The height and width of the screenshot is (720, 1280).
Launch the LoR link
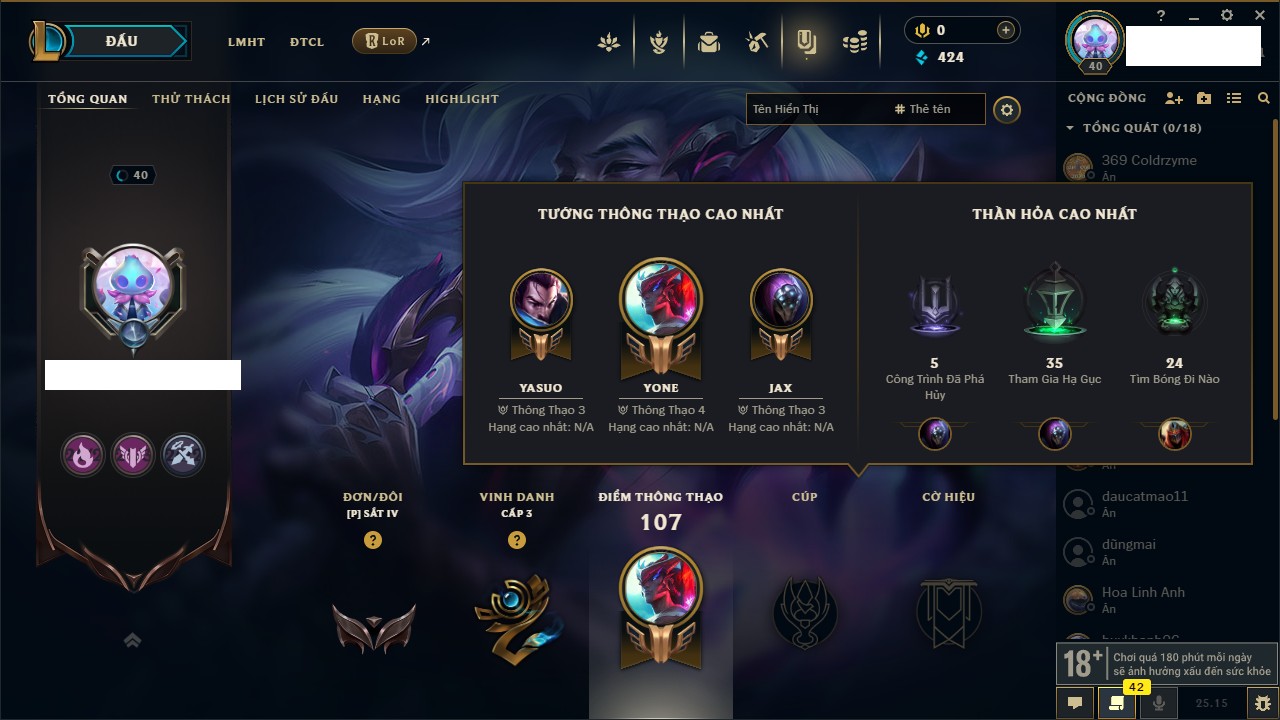coord(385,41)
